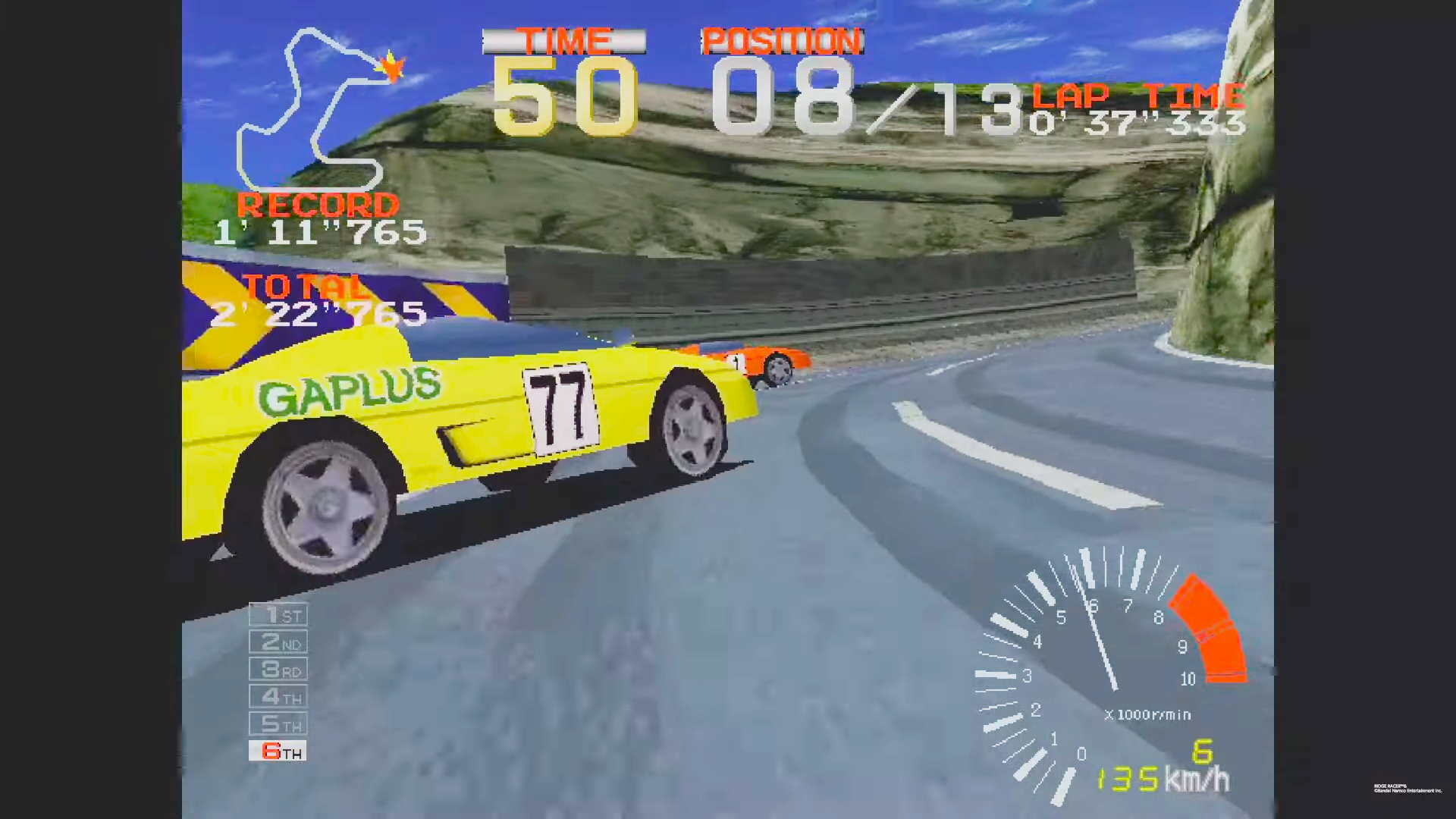Click the TIME counter showing 50

[x=565, y=99]
